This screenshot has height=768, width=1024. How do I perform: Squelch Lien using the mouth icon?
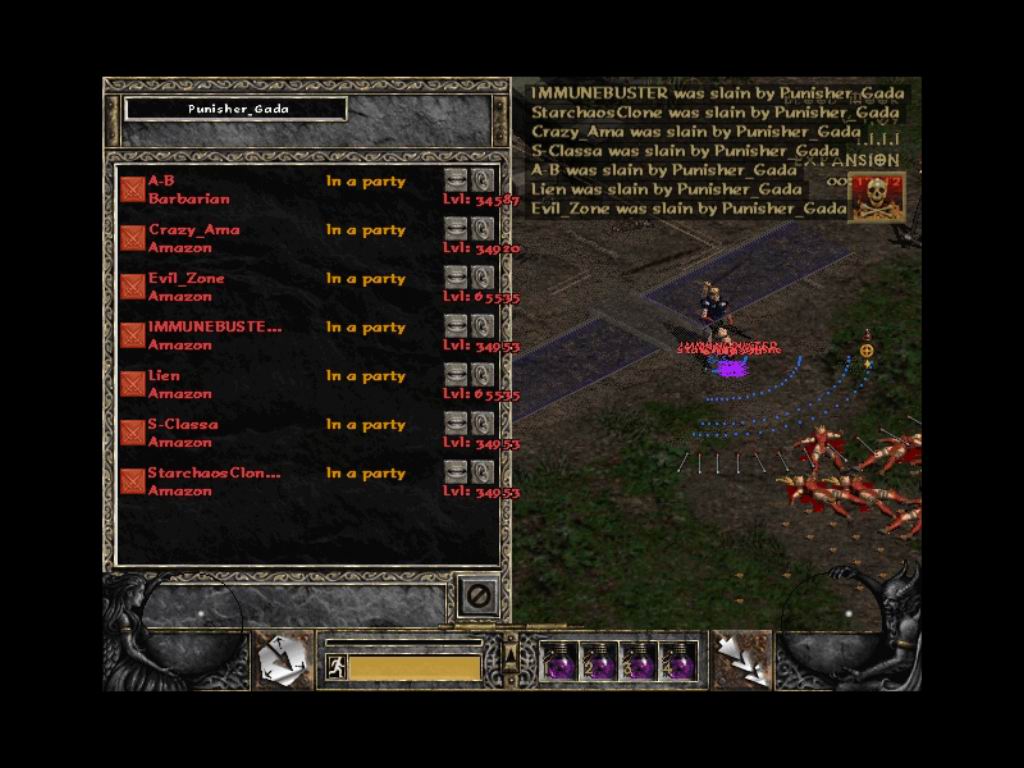[x=456, y=375]
